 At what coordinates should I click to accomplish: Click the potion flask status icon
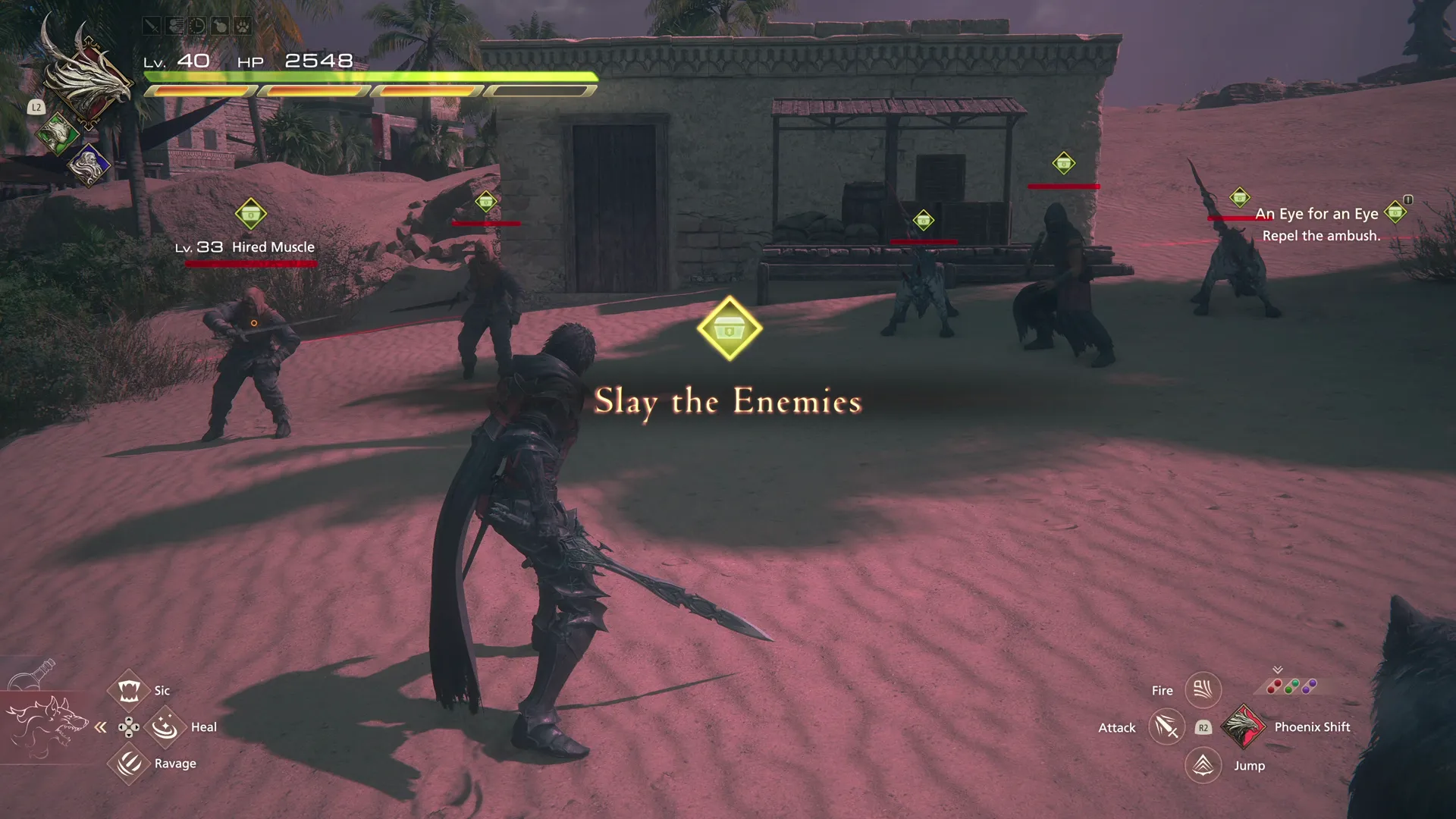pyautogui.click(x=221, y=27)
